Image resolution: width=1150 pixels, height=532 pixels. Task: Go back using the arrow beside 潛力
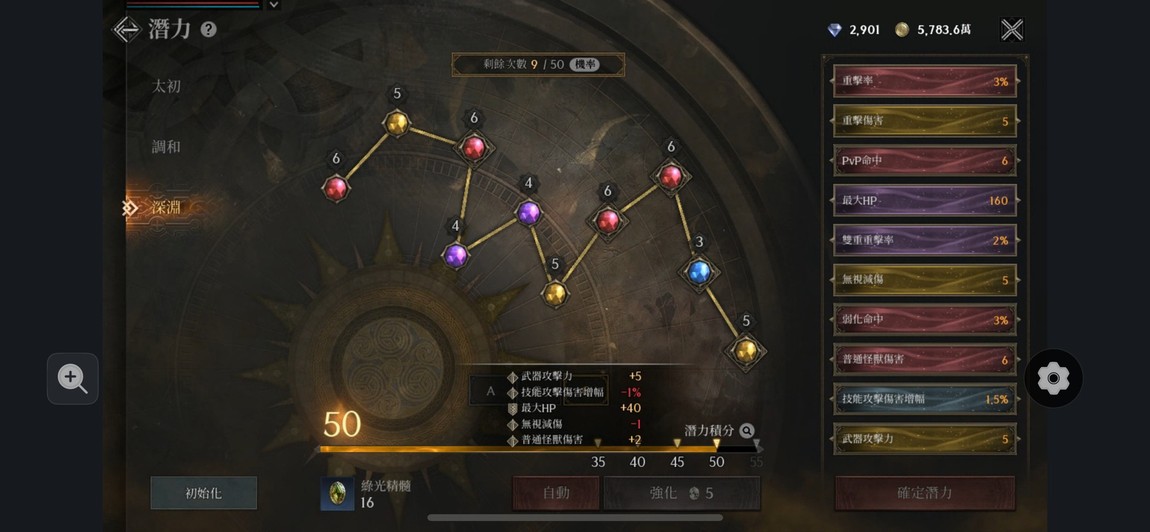[126, 30]
